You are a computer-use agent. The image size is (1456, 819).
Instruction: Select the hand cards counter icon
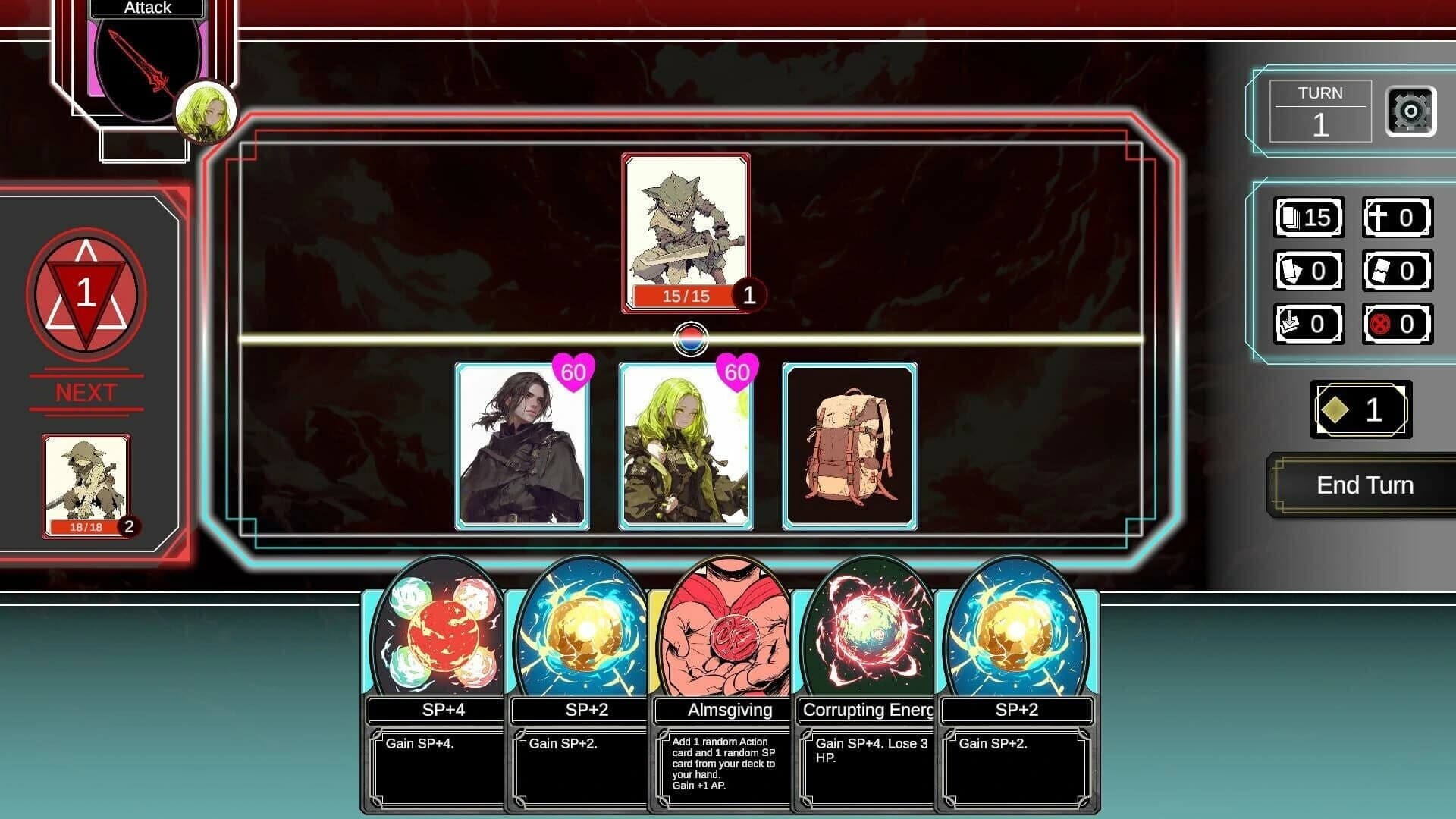point(1307,271)
